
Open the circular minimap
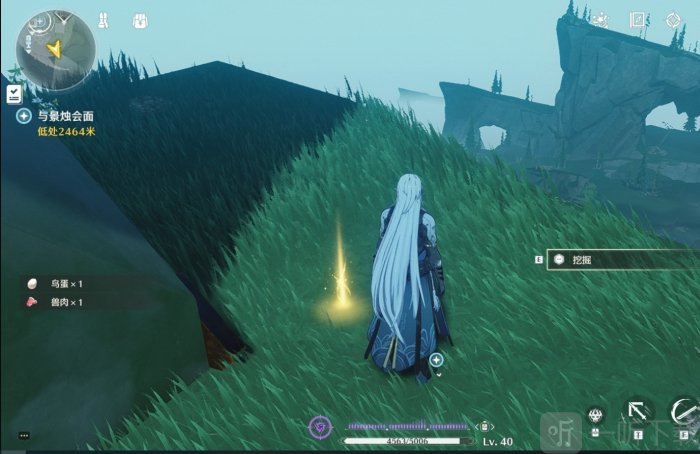coord(55,50)
